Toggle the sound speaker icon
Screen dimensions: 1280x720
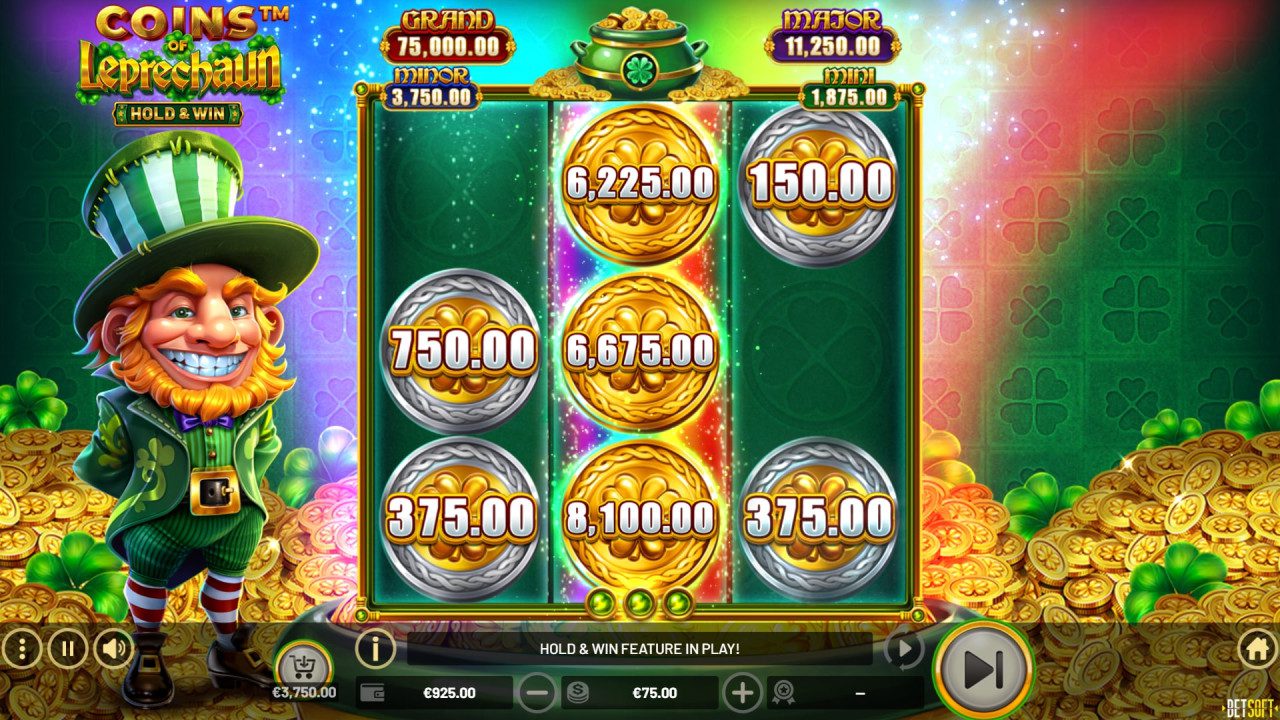114,650
